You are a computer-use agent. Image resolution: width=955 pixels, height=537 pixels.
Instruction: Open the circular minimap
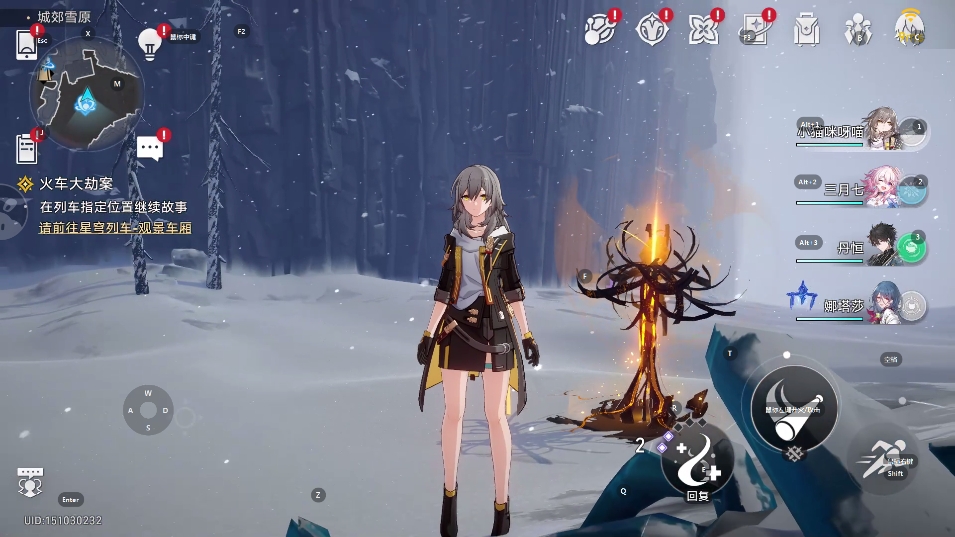pyautogui.click(x=87, y=95)
